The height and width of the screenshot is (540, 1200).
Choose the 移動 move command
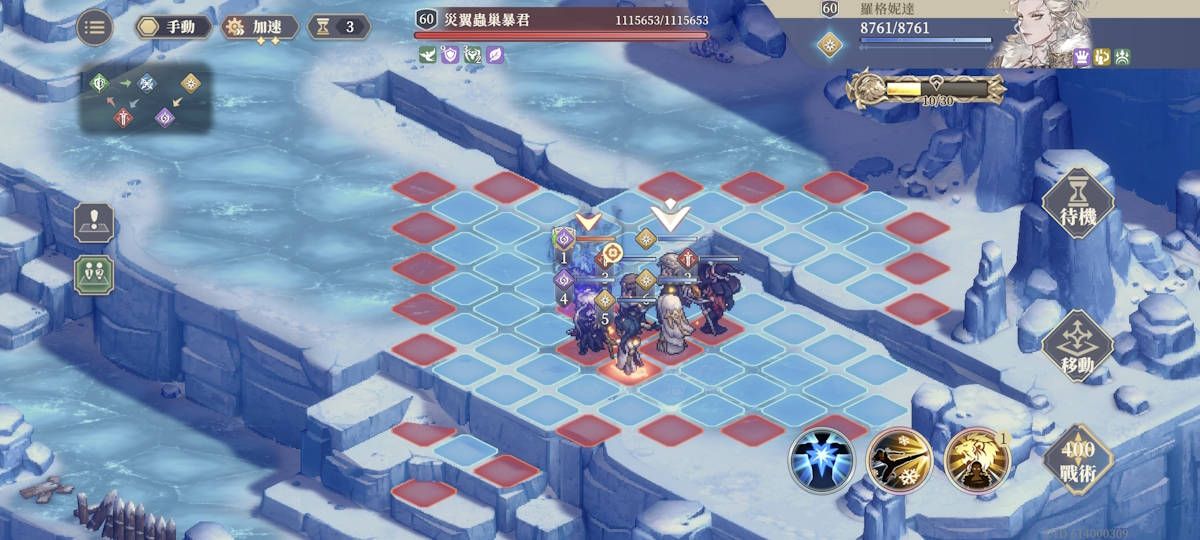point(1077,347)
